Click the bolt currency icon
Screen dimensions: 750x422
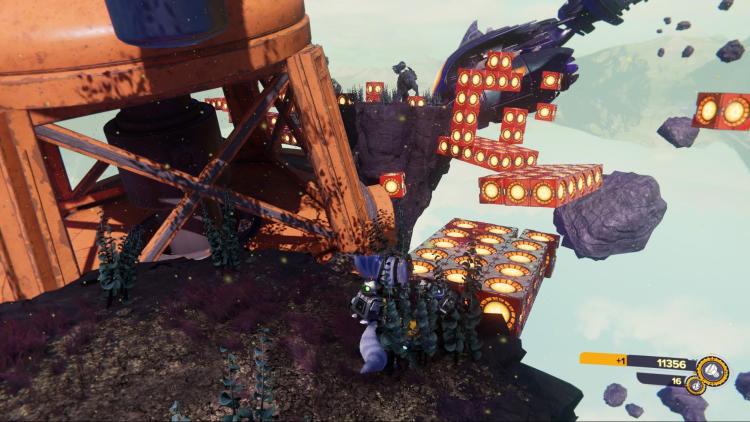(x=711, y=370)
